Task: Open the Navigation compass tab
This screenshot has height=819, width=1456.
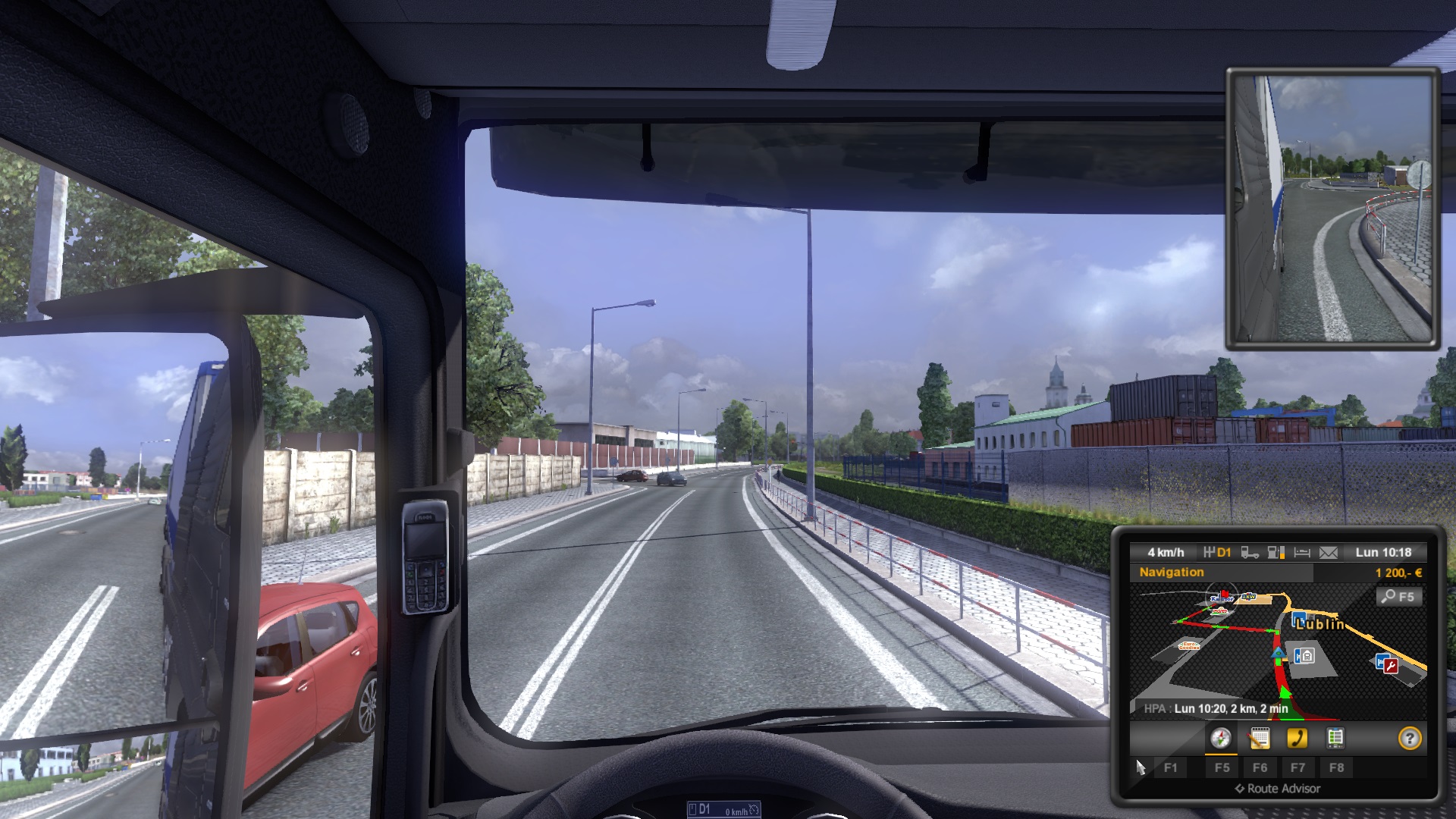Action: pos(1220,738)
